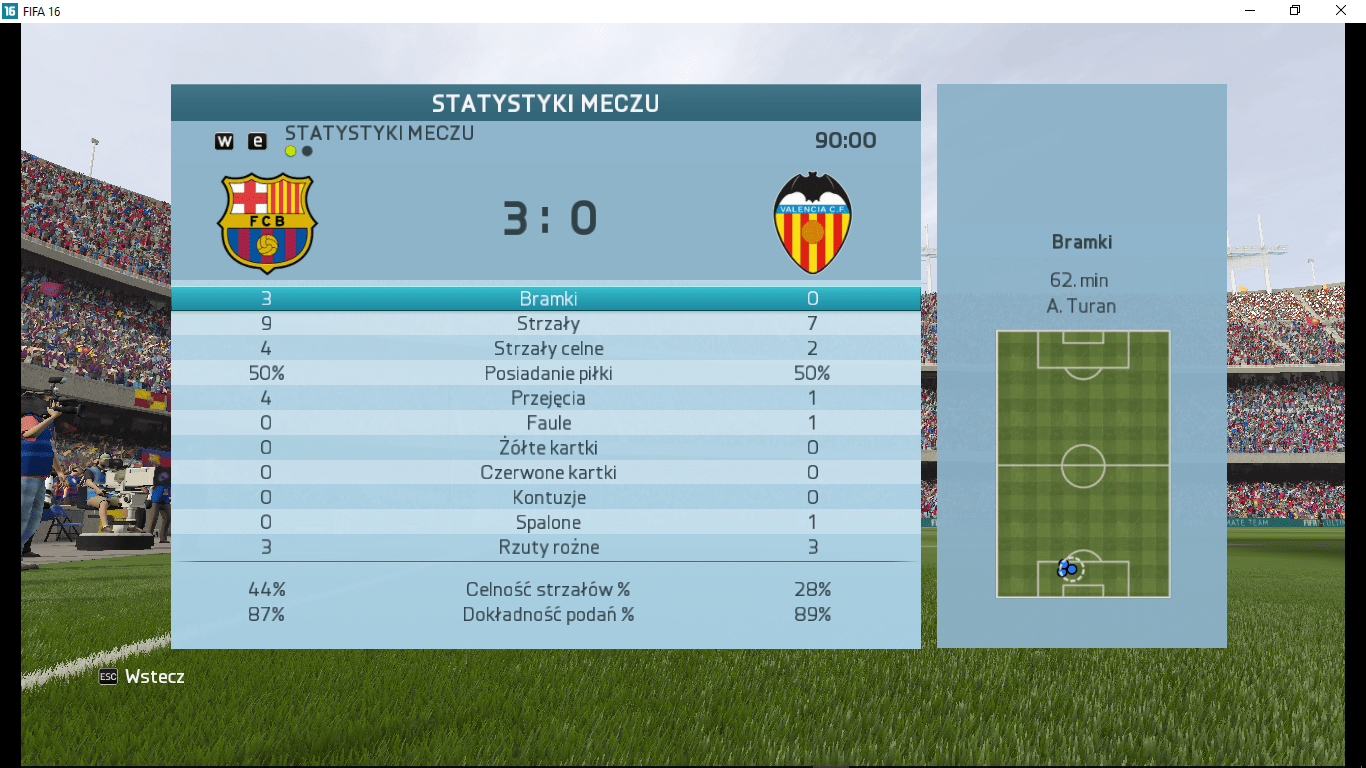Select the Żółte kartki row
Image resolution: width=1366 pixels, height=768 pixels.
(x=547, y=448)
